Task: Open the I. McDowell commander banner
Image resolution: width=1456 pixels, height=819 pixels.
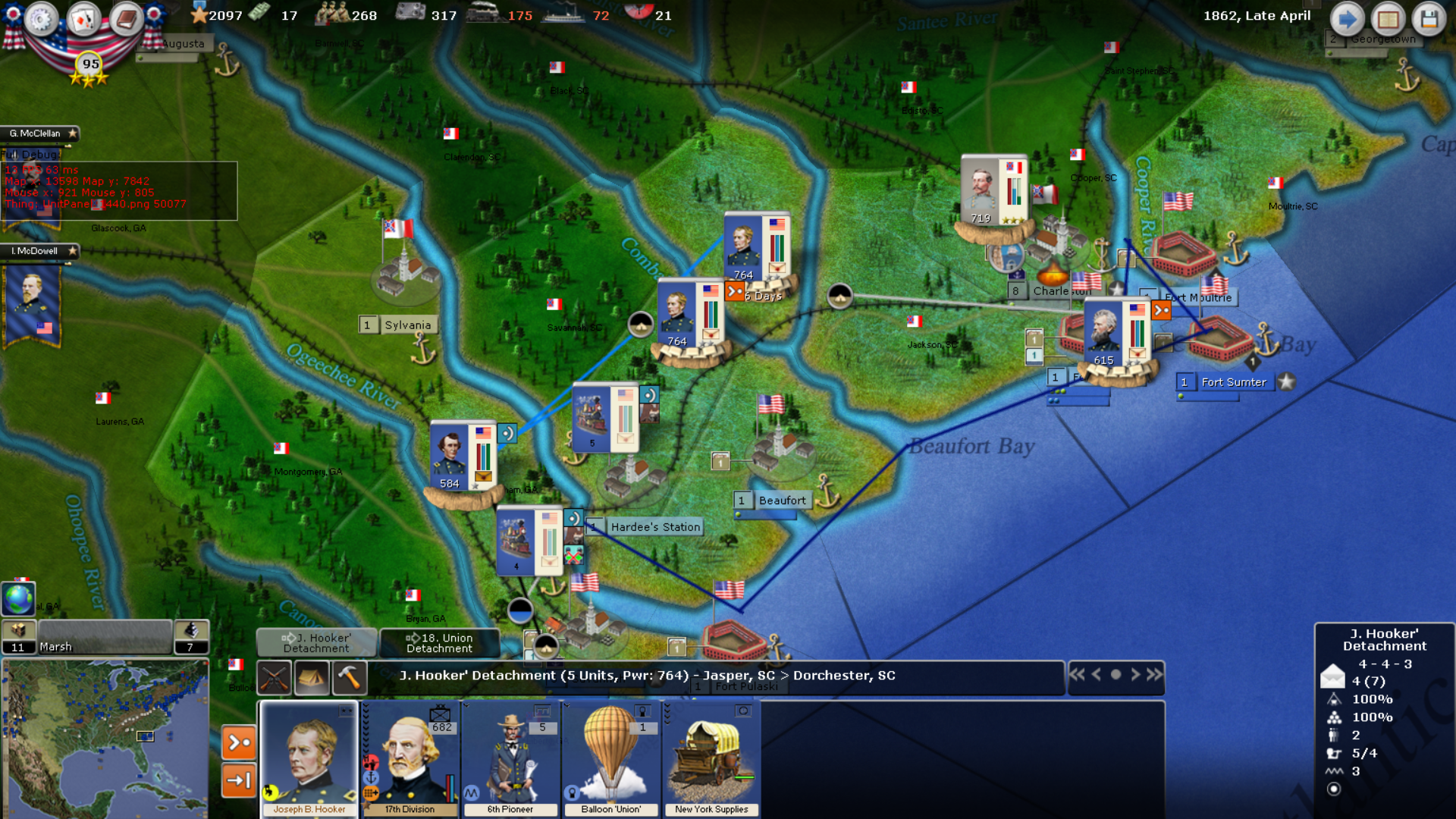Action: pos(34,251)
